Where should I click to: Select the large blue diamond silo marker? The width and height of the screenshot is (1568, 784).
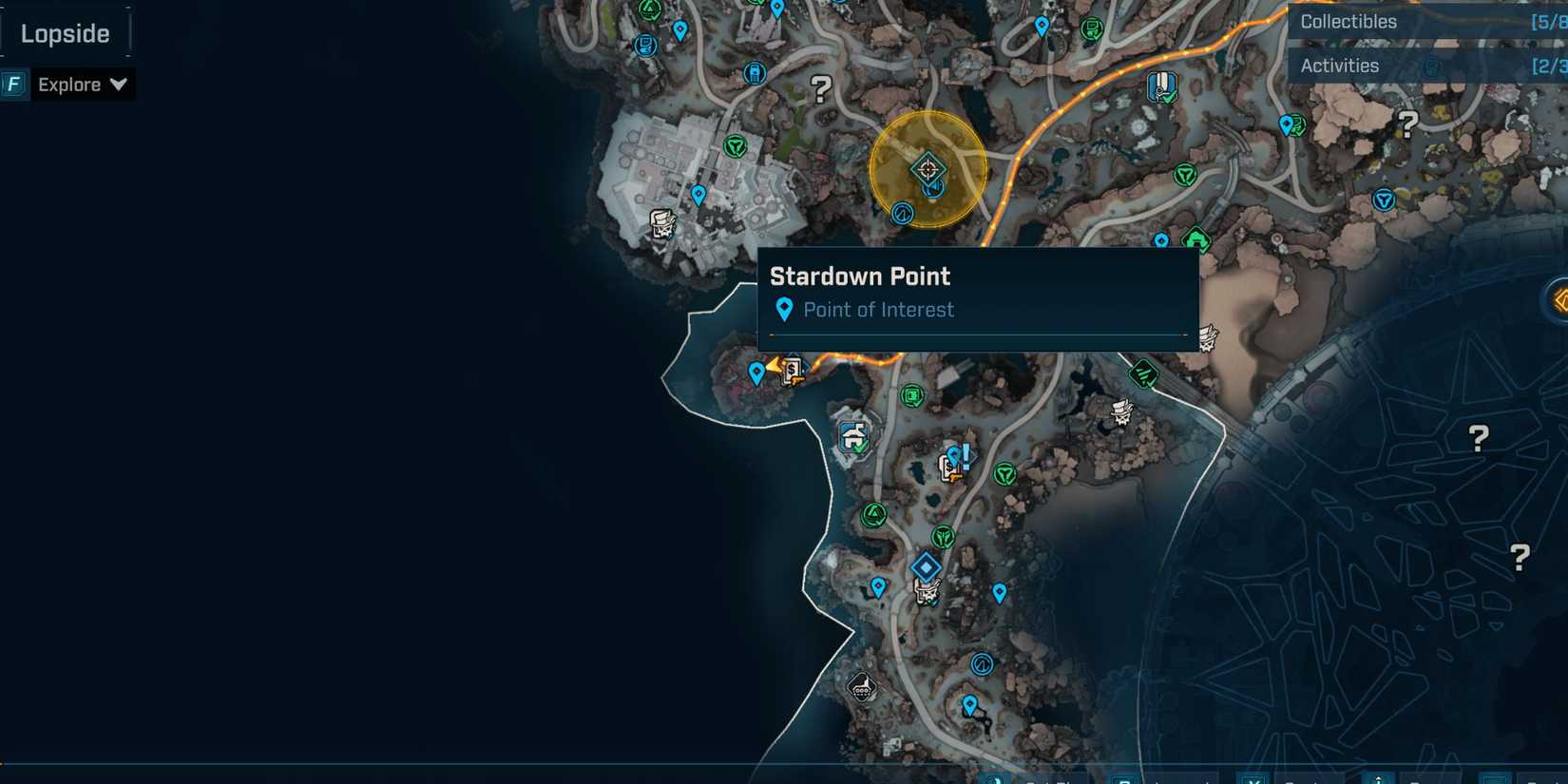[925, 566]
